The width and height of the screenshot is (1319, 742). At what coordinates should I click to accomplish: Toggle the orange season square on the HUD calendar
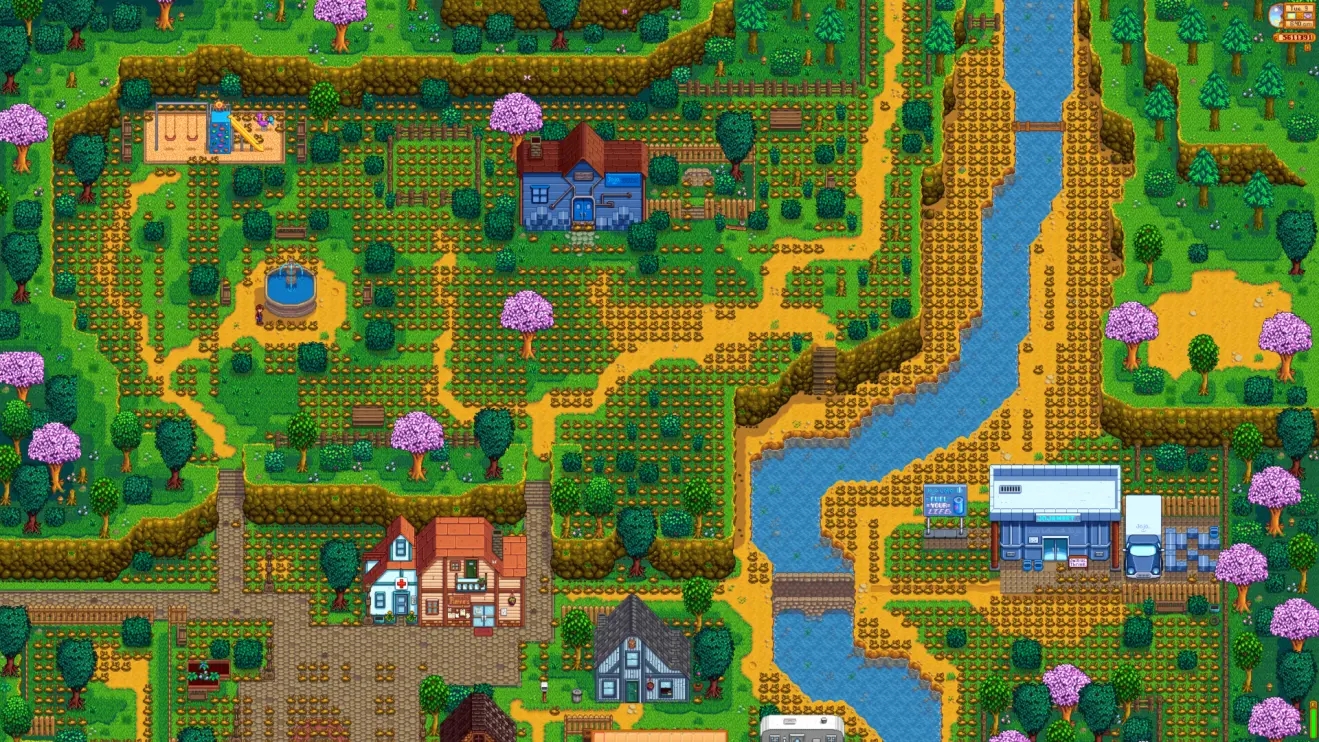1300,16
